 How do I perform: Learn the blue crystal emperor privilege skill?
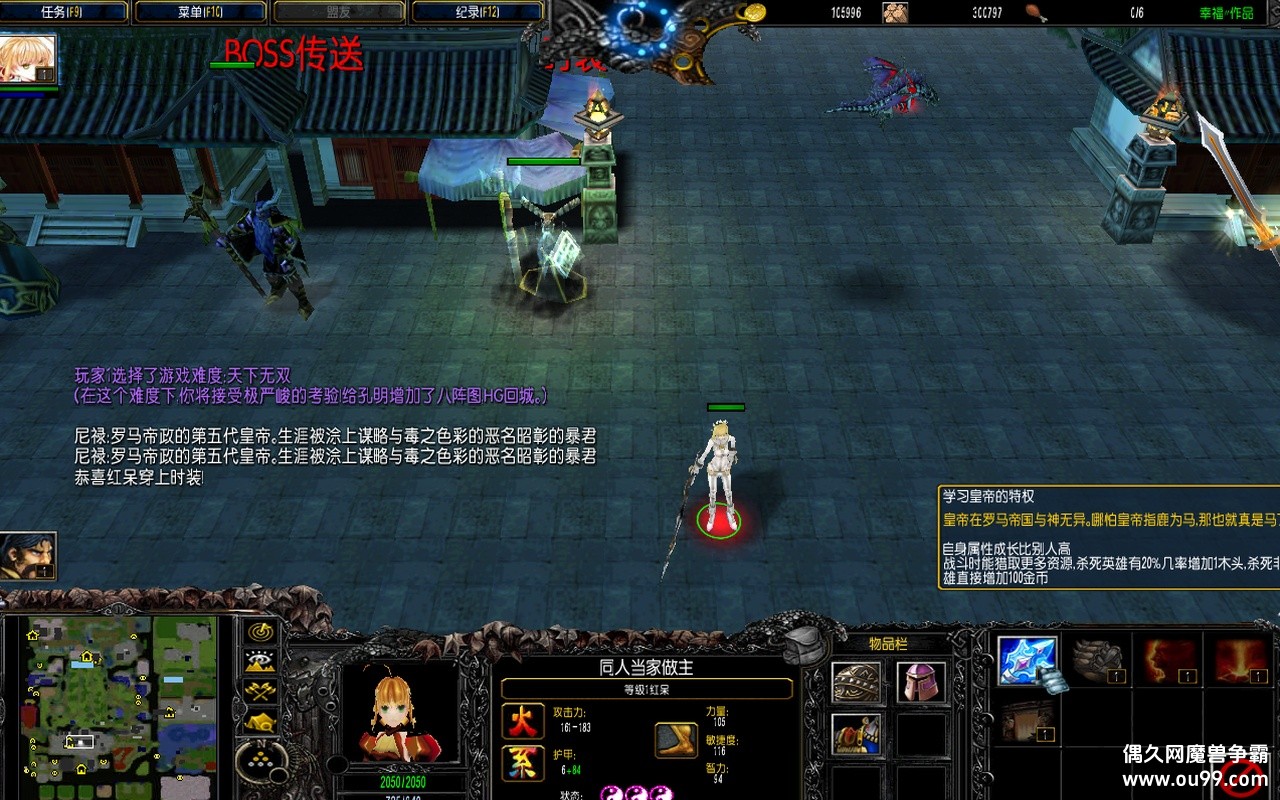point(1028,661)
